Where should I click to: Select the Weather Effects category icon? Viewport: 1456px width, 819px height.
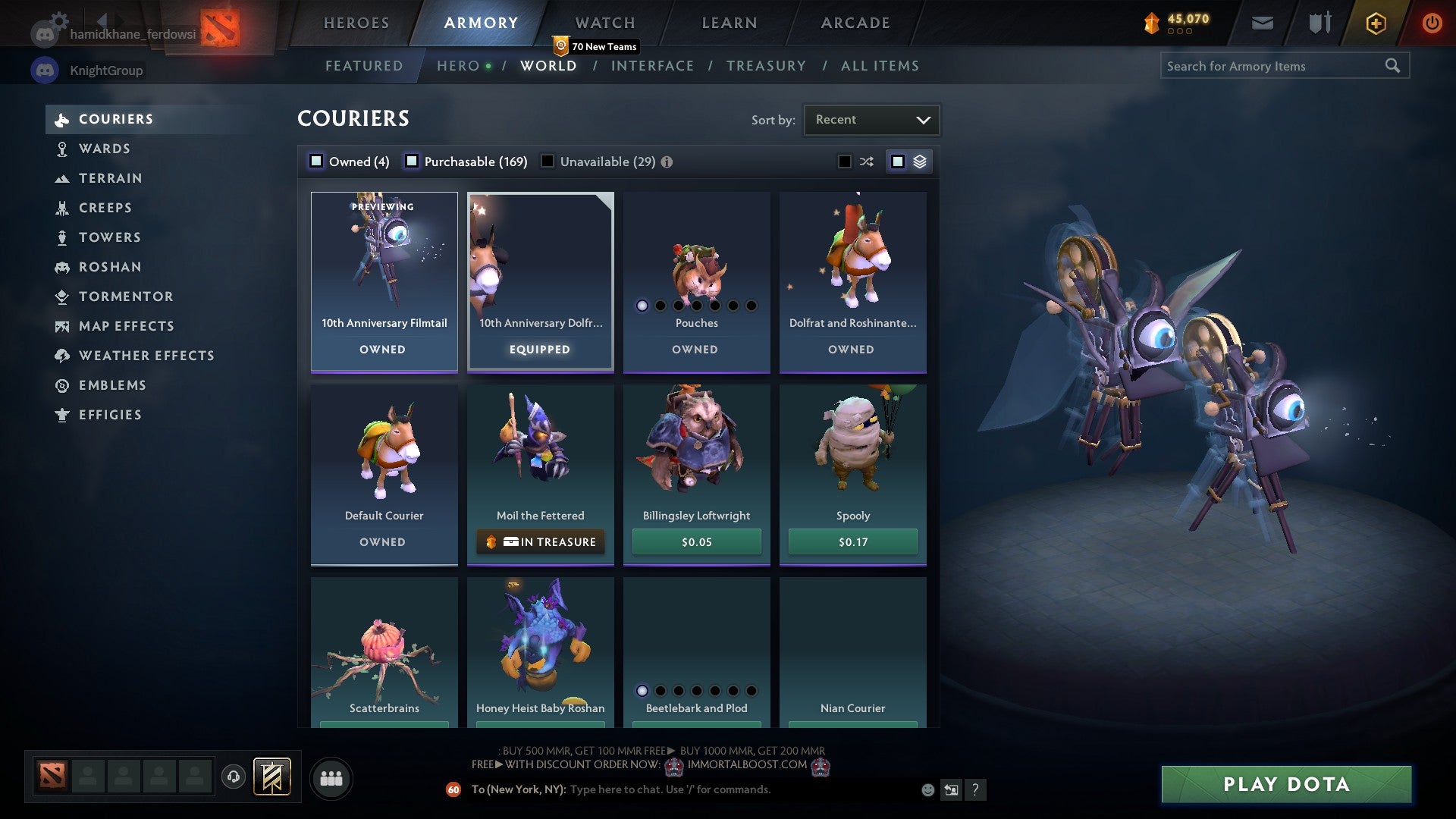61,356
